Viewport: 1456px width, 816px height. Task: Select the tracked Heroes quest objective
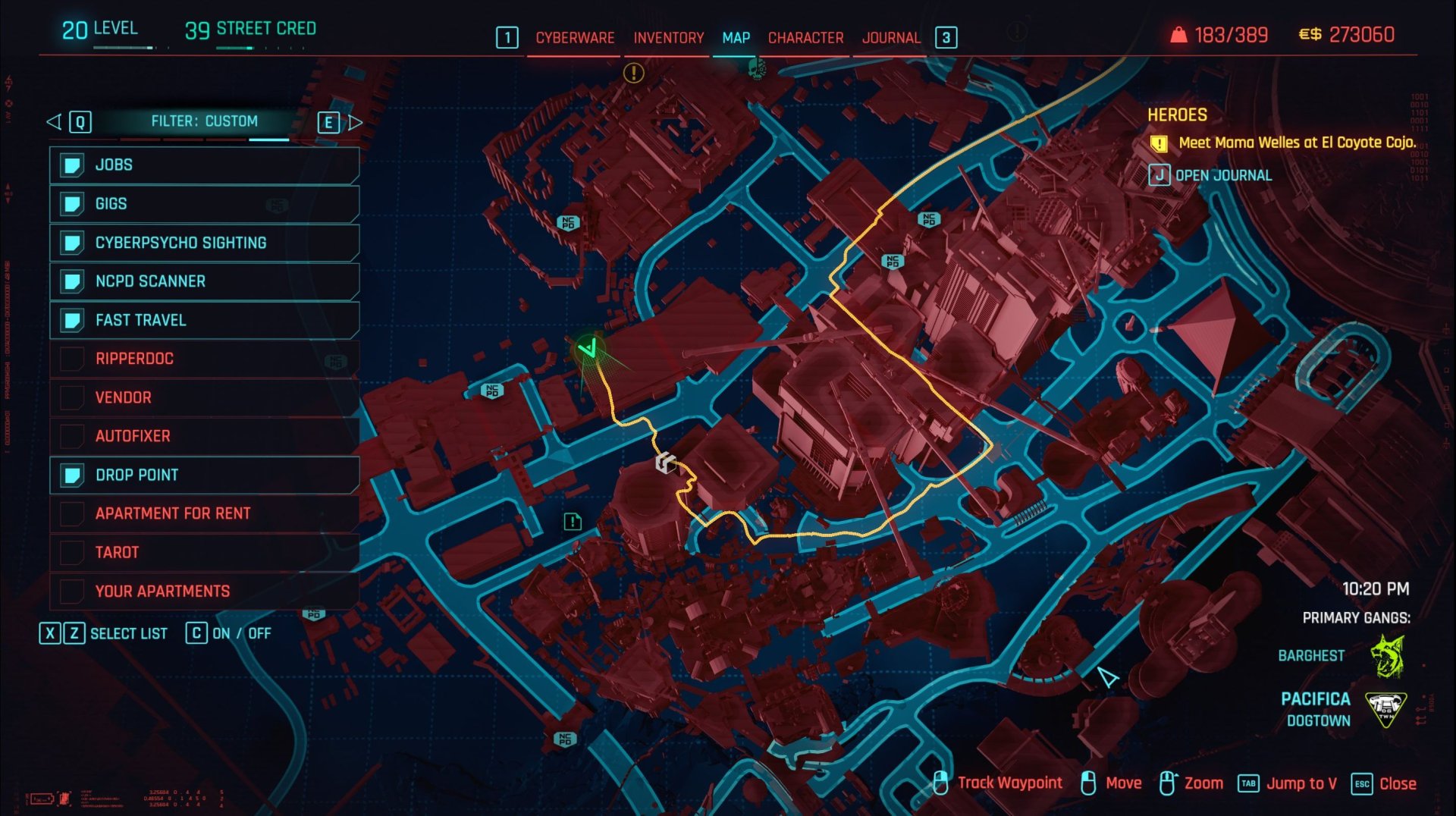coord(1295,143)
